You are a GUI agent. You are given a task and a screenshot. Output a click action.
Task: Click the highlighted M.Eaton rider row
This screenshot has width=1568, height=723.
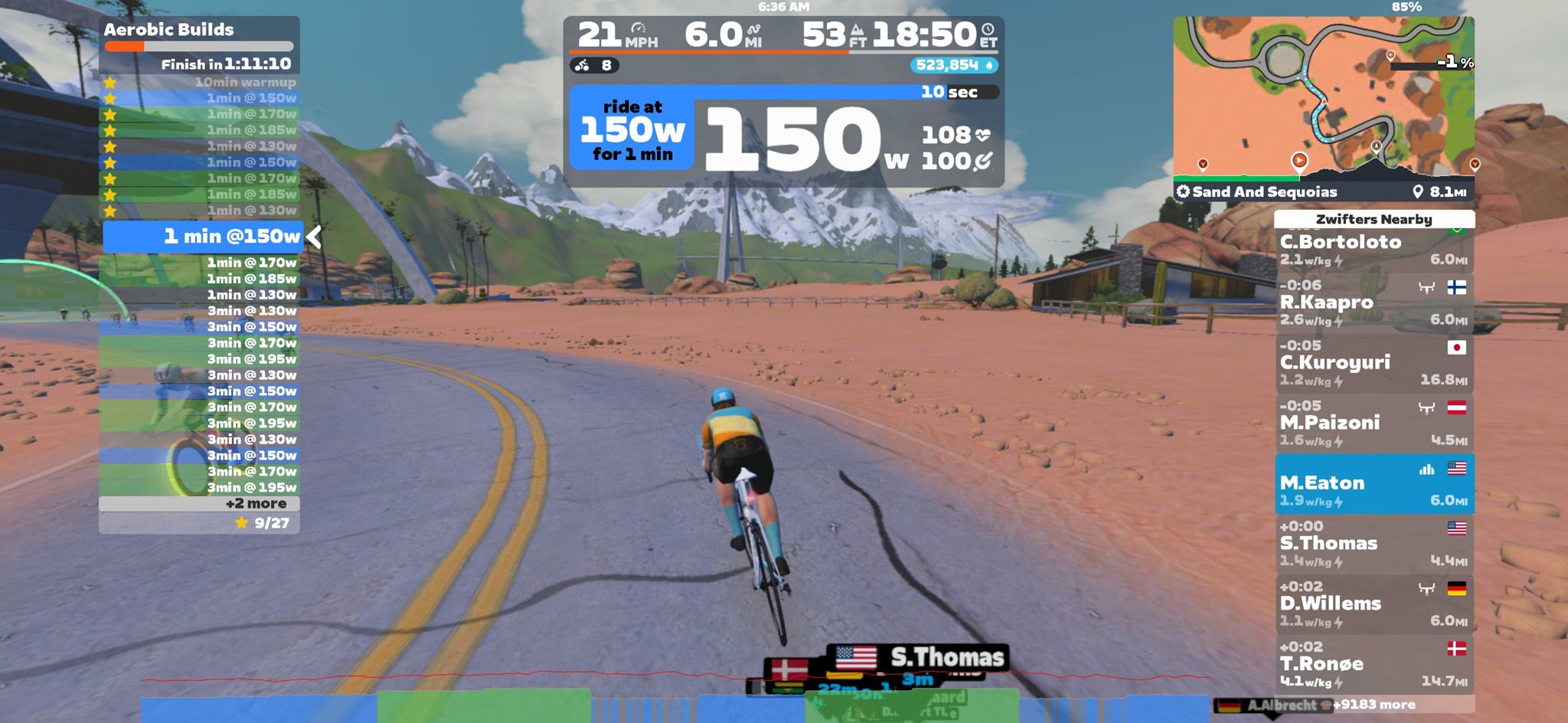tap(1374, 484)
